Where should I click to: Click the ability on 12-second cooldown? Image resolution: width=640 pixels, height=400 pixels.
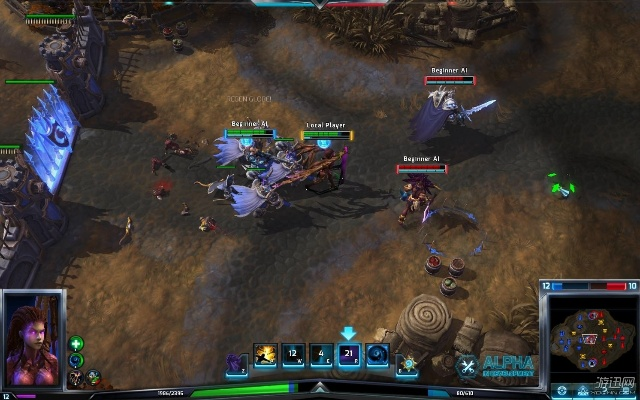tap(292, 355)
